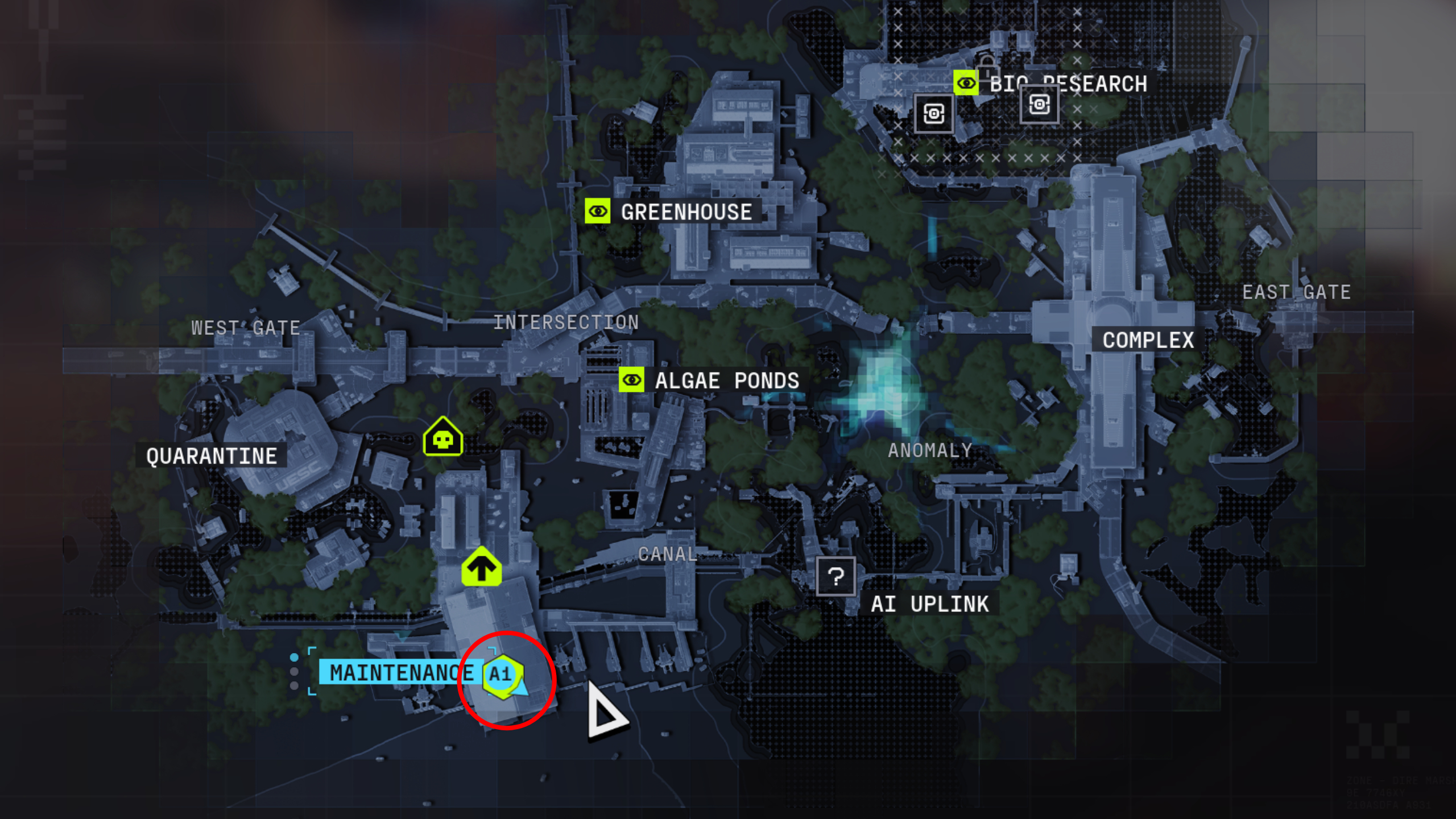Select the top blue dot indicator beside Maintenance
The image size is (1456, 819).
coord(294,657)
